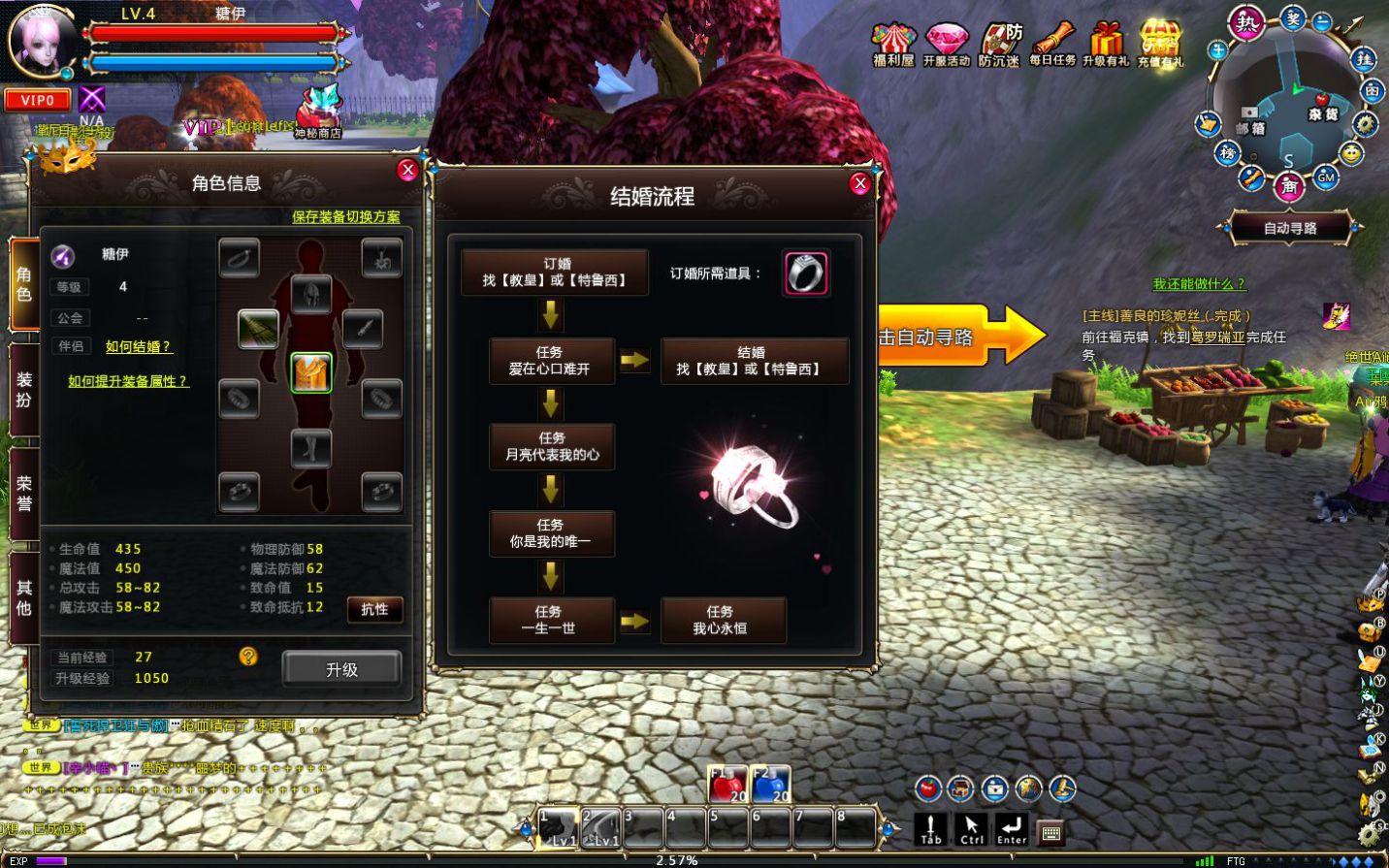The width and height of the screenshot is (1389, 868).
Task: Select the 订婚 engagement step button
Action: 555,273
